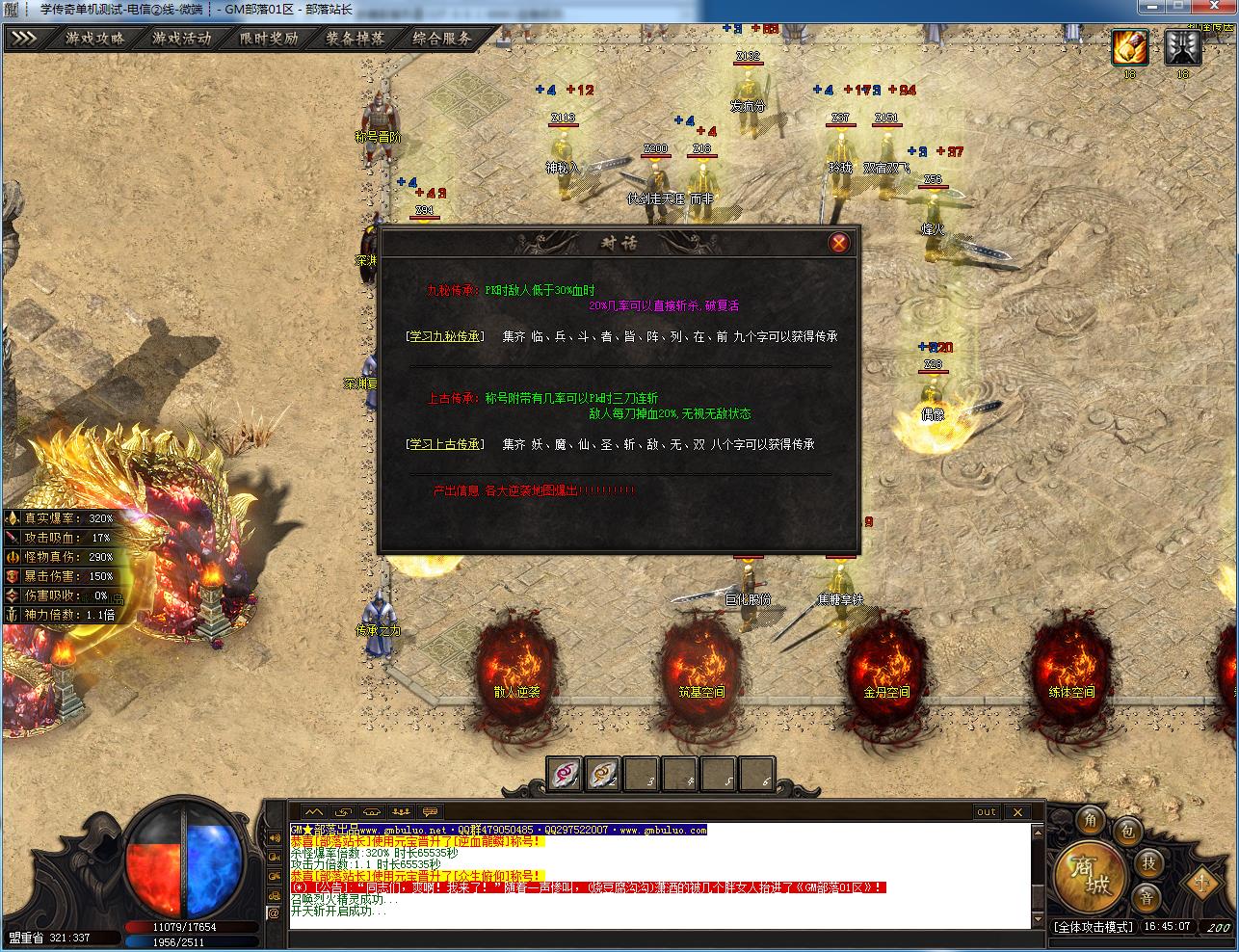The image size is (1239, 952).
Task: Open the 装备掉落 menu
Action: tap(356, 40)
